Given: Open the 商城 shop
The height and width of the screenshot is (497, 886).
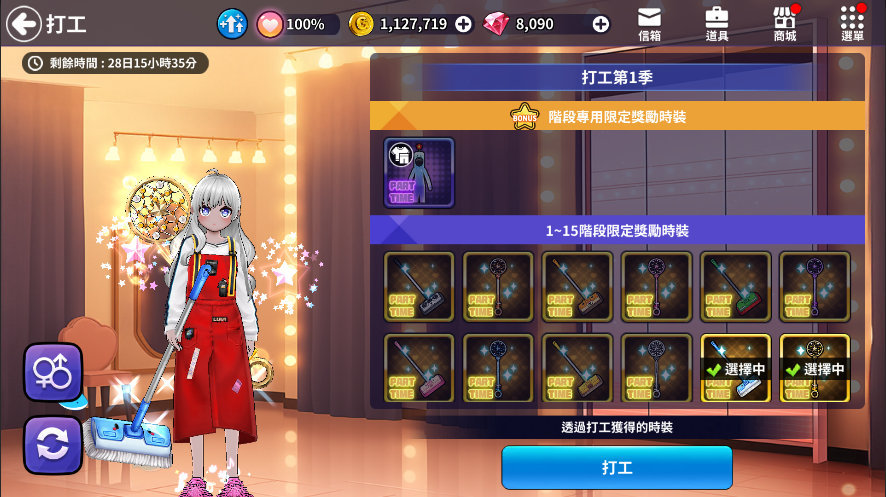Looking at the screenshot, I should (785, 24).
